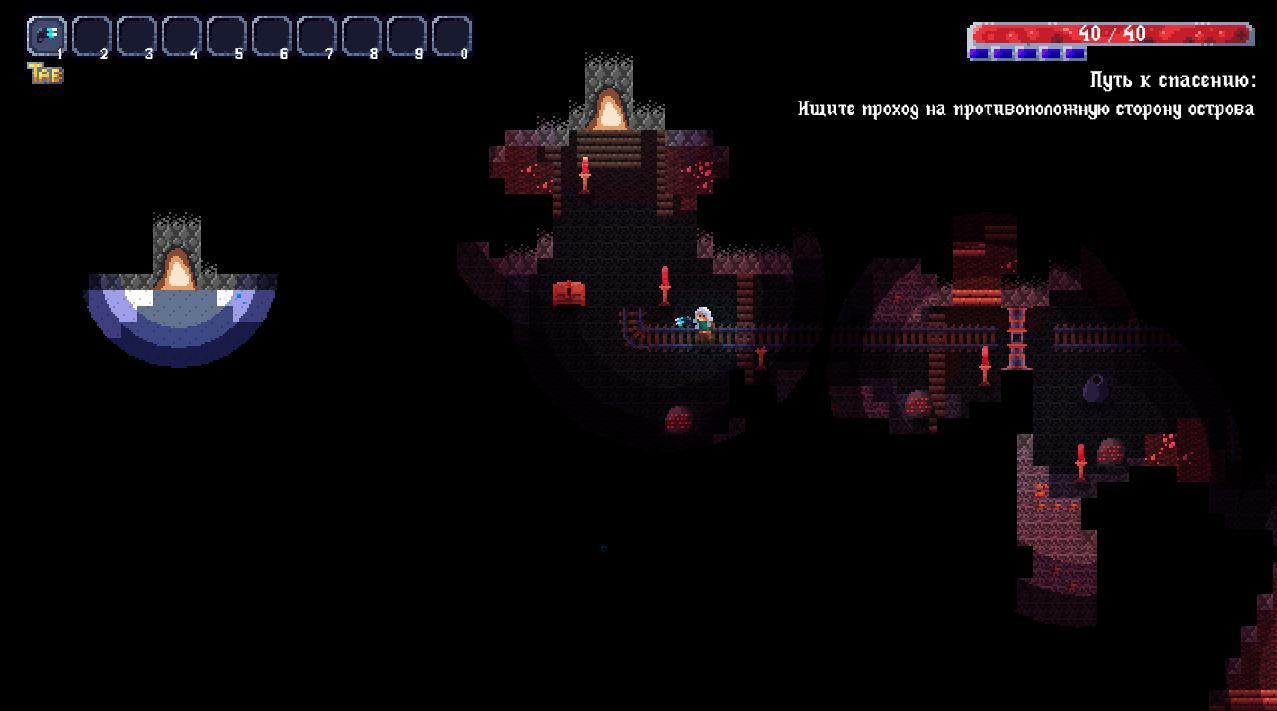
Task: Choose the empty hotbar slot numbered 2
Action: (x=91, y=36)
